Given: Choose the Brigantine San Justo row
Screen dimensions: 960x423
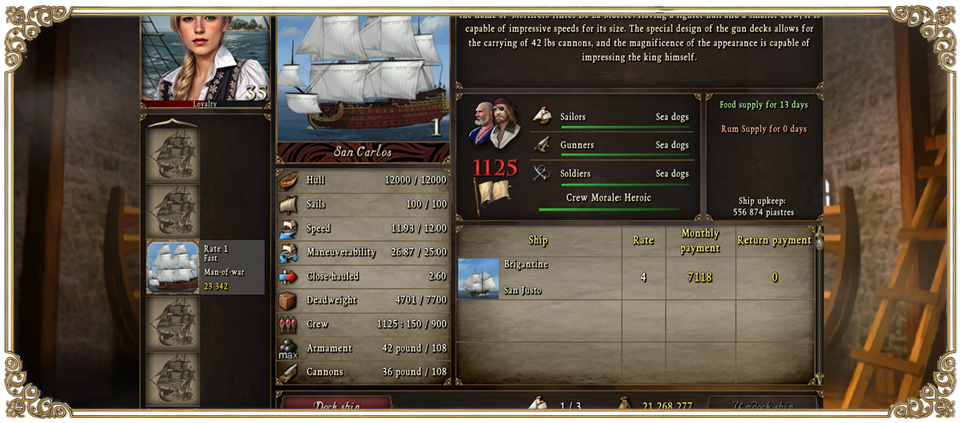Looking at the screenshot, I should (x=538, y=277).
